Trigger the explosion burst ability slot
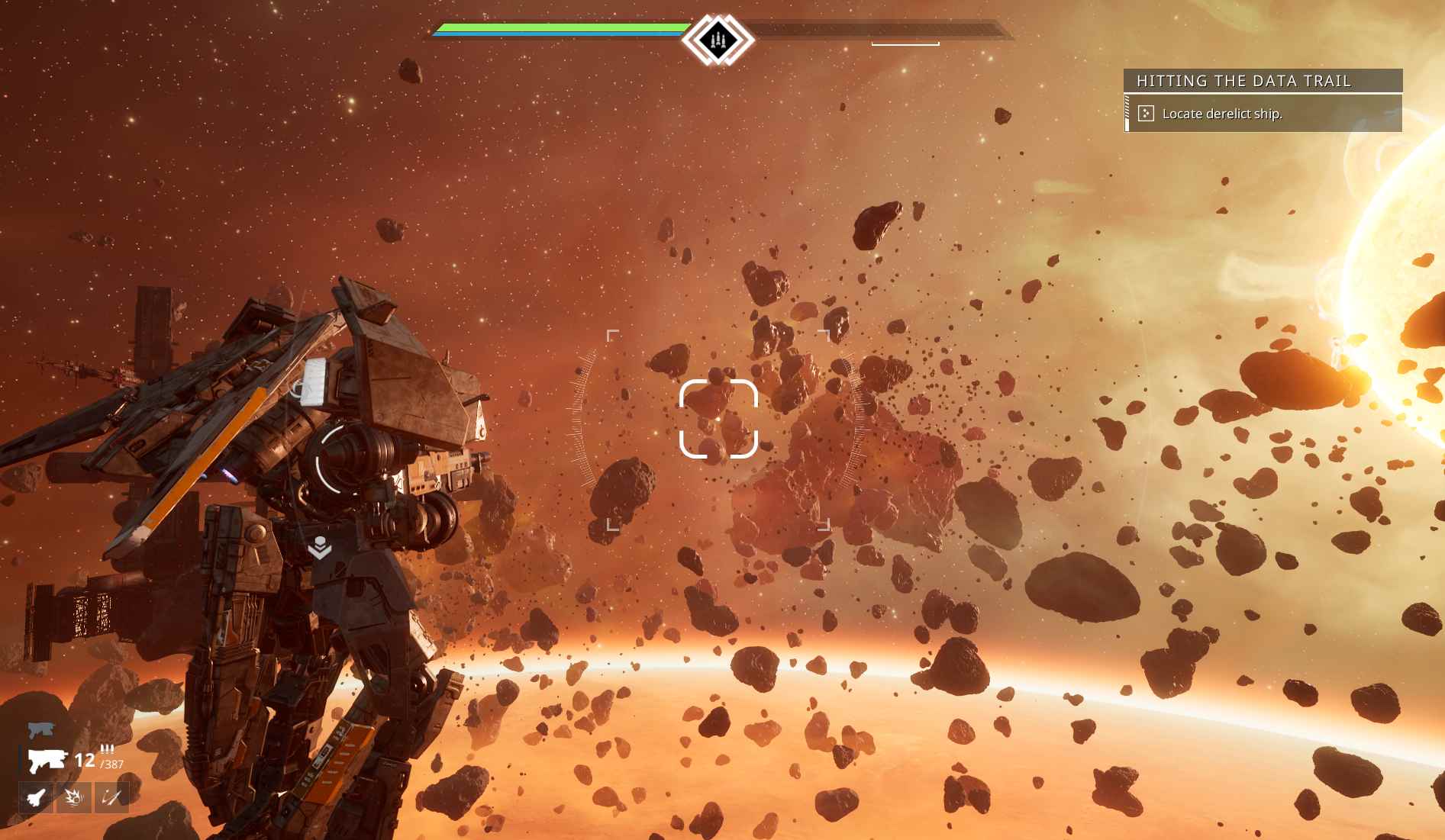The height and width of the screenshot is (840, 1445). tap(74, 798)
